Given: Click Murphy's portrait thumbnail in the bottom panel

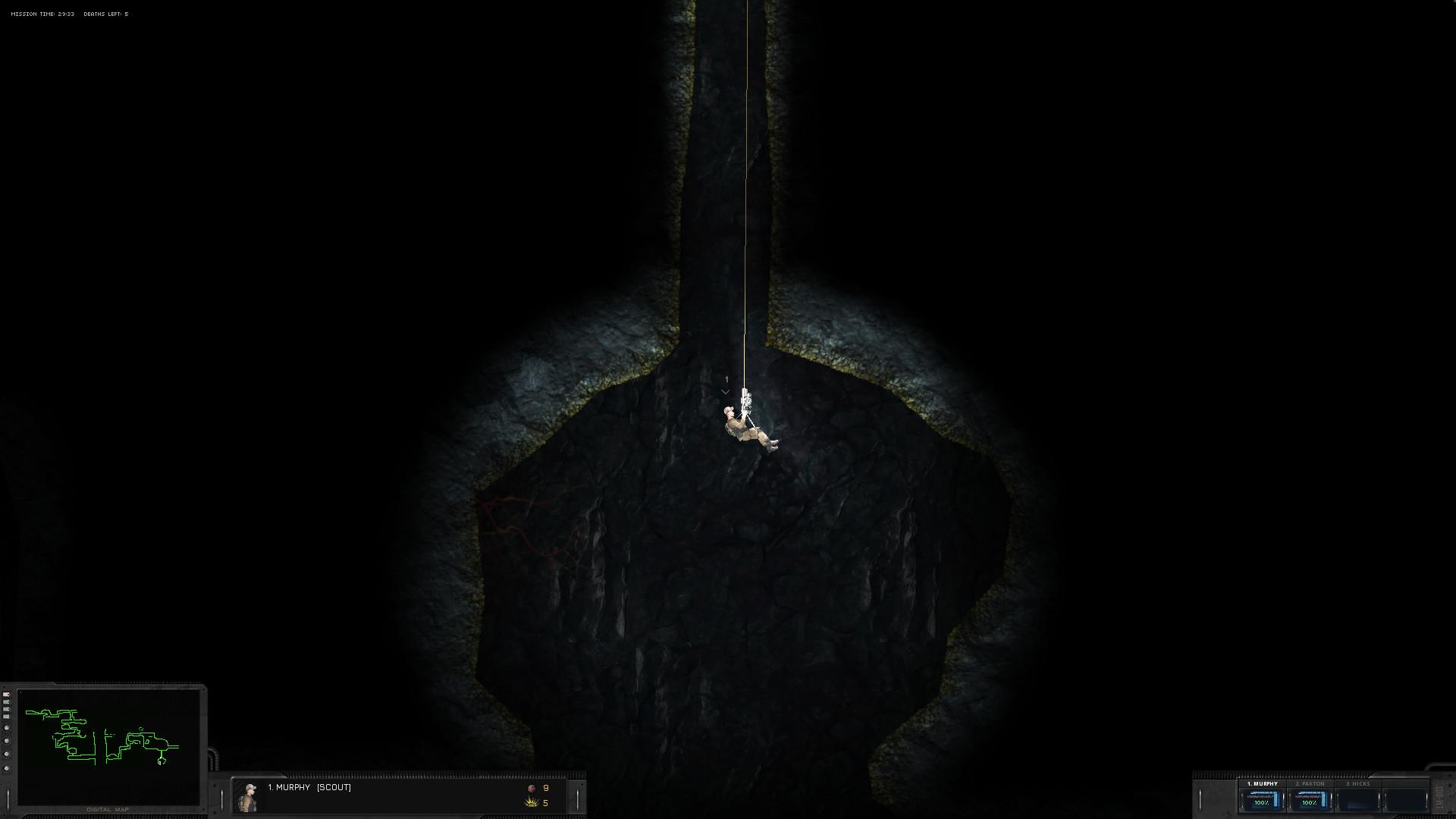Looking at the screenshot, I should [249, 796].
